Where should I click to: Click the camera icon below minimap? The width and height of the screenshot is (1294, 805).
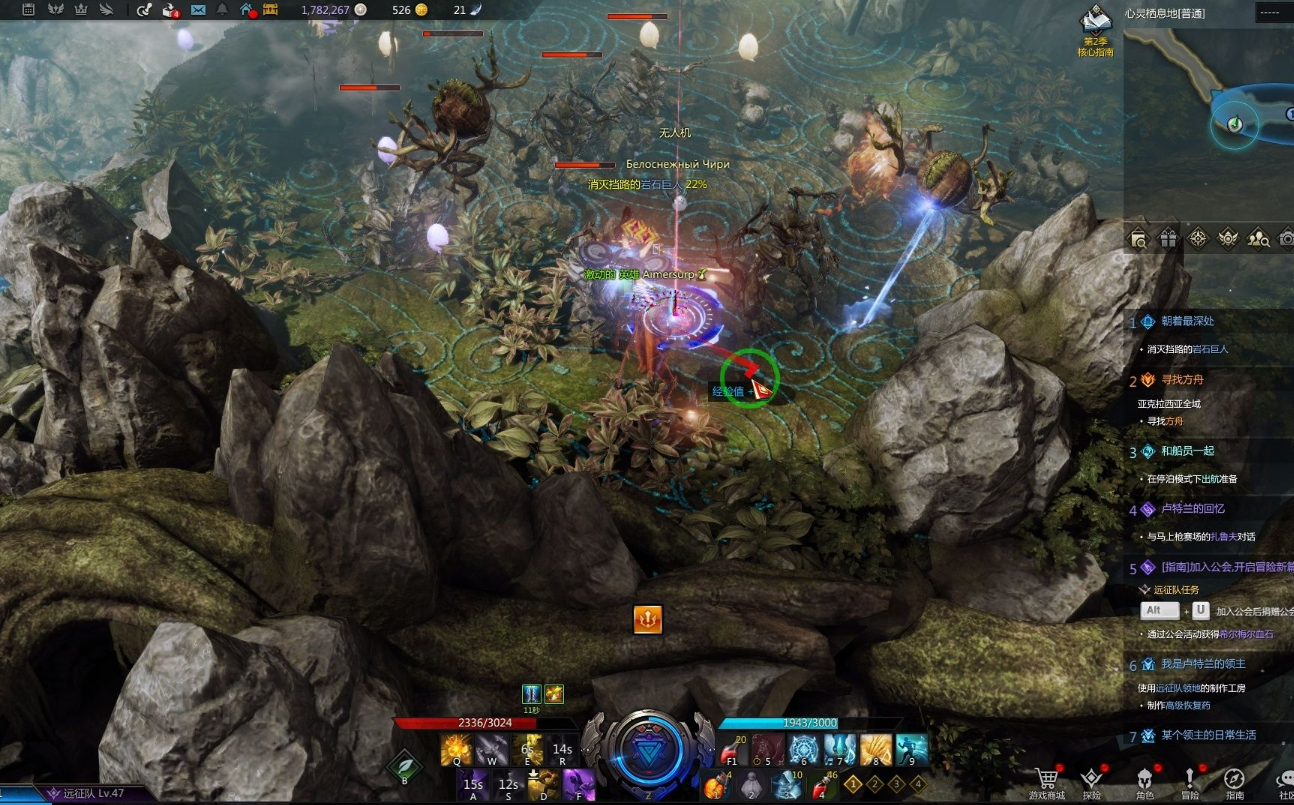click(x=1287, y=238)
